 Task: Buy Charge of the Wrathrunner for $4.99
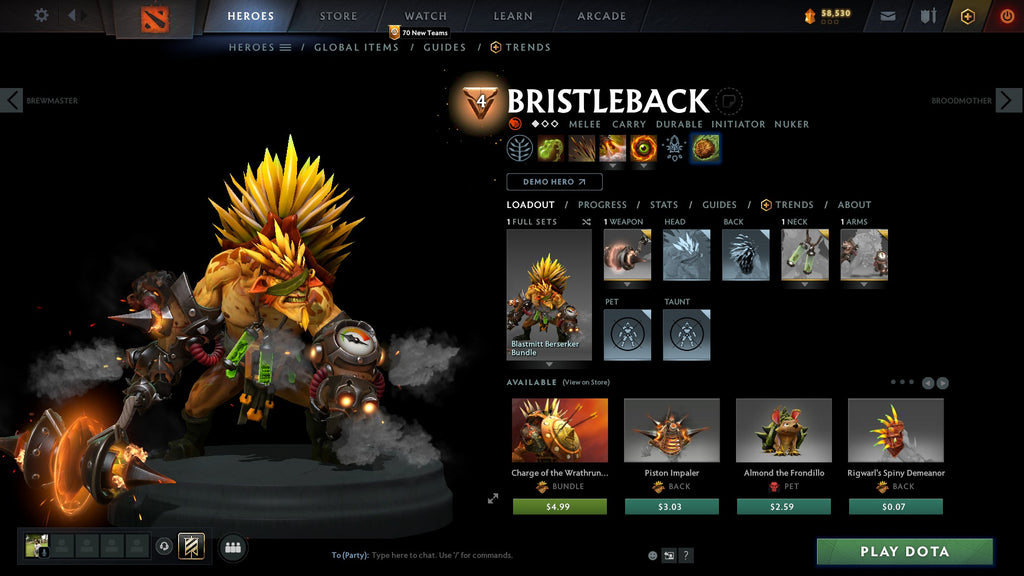(559, 507)
